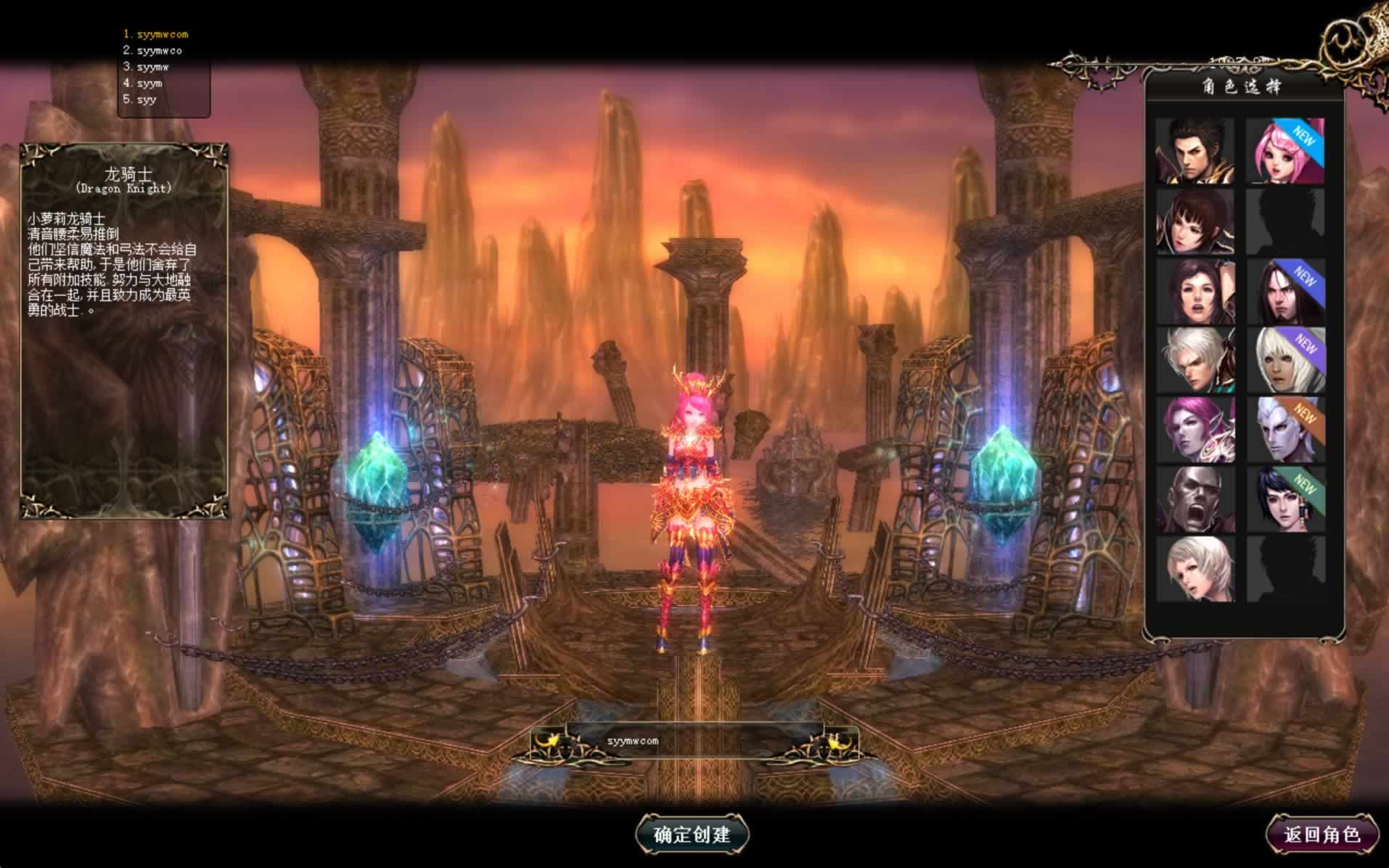Viewport: 1389px width, 868px height.
Task: Choose the long black-haired man portrait
Action: click(1284, 292)
